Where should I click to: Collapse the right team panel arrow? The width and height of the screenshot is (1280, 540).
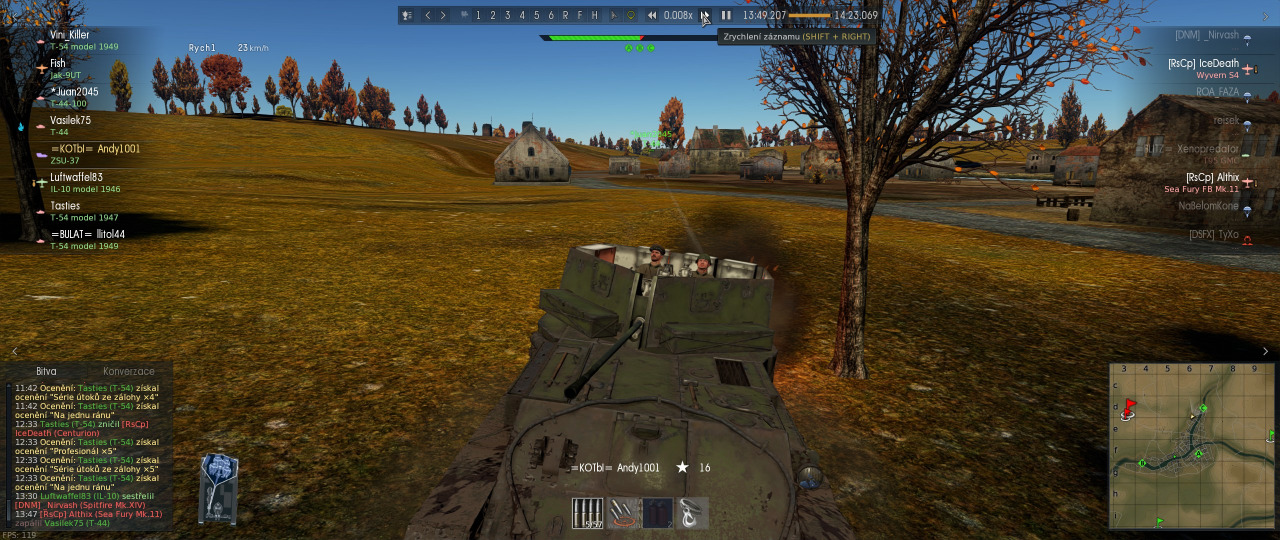1266,352
